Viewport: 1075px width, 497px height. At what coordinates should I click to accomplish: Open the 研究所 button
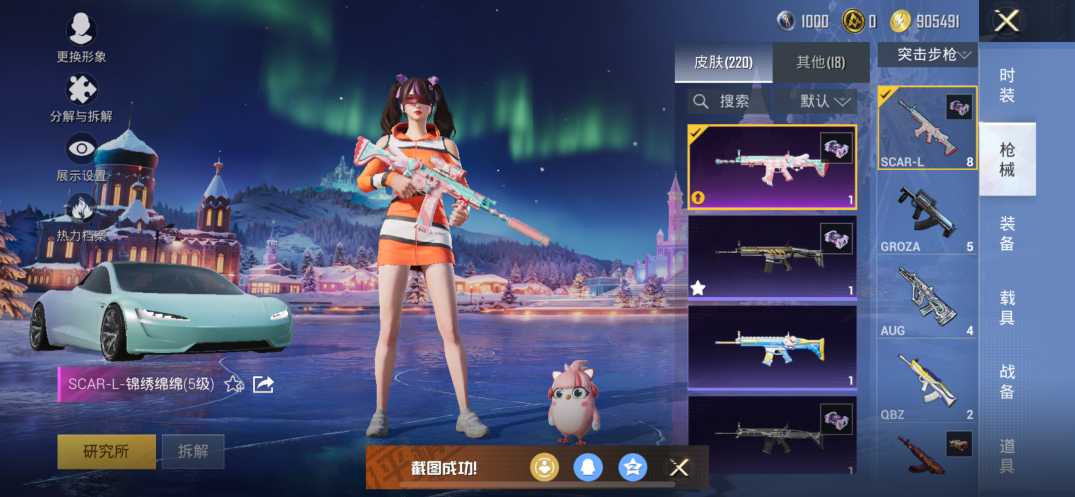coord(106,451)
